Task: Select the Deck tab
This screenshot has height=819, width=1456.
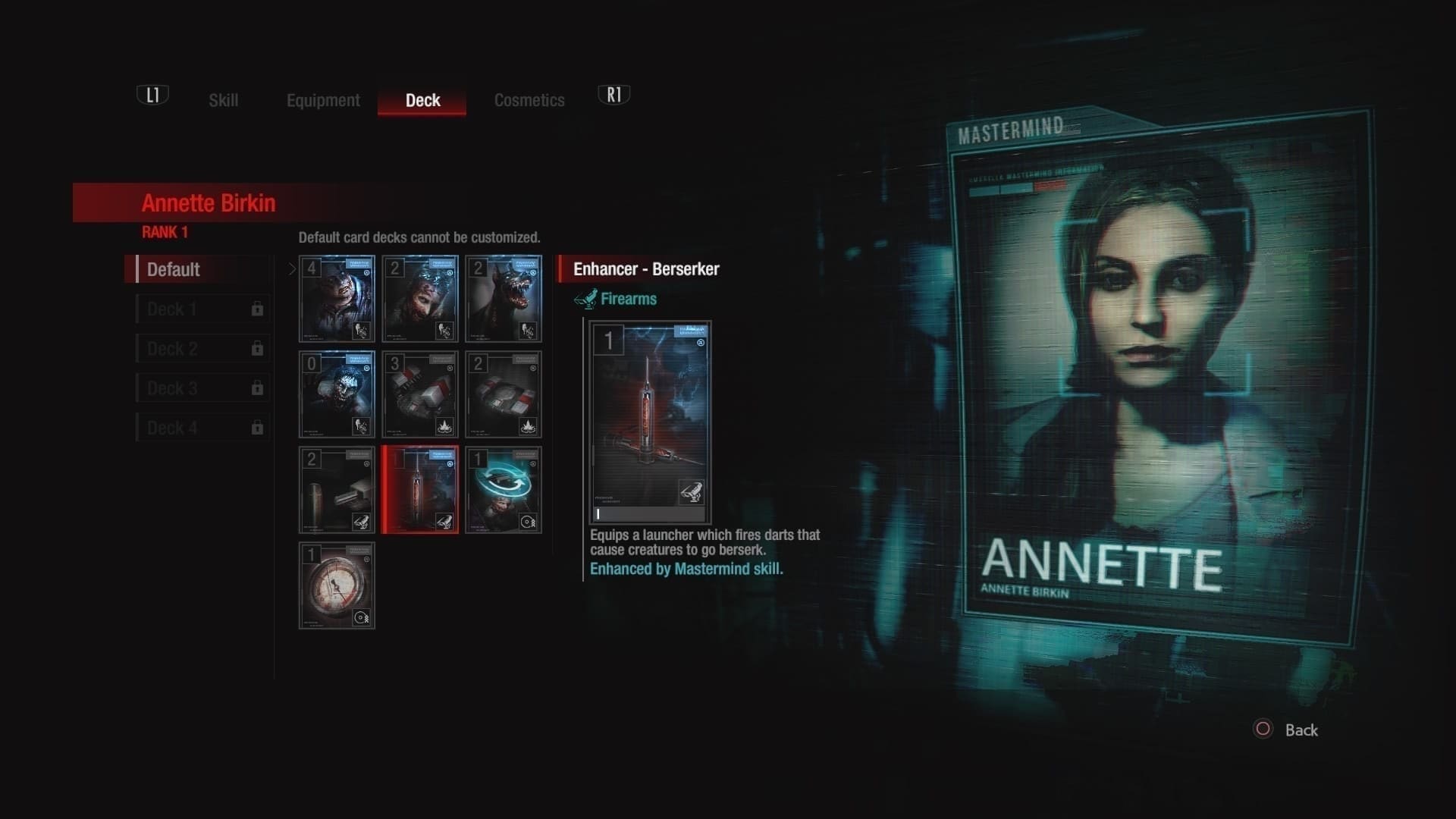Action: [422, 100]
